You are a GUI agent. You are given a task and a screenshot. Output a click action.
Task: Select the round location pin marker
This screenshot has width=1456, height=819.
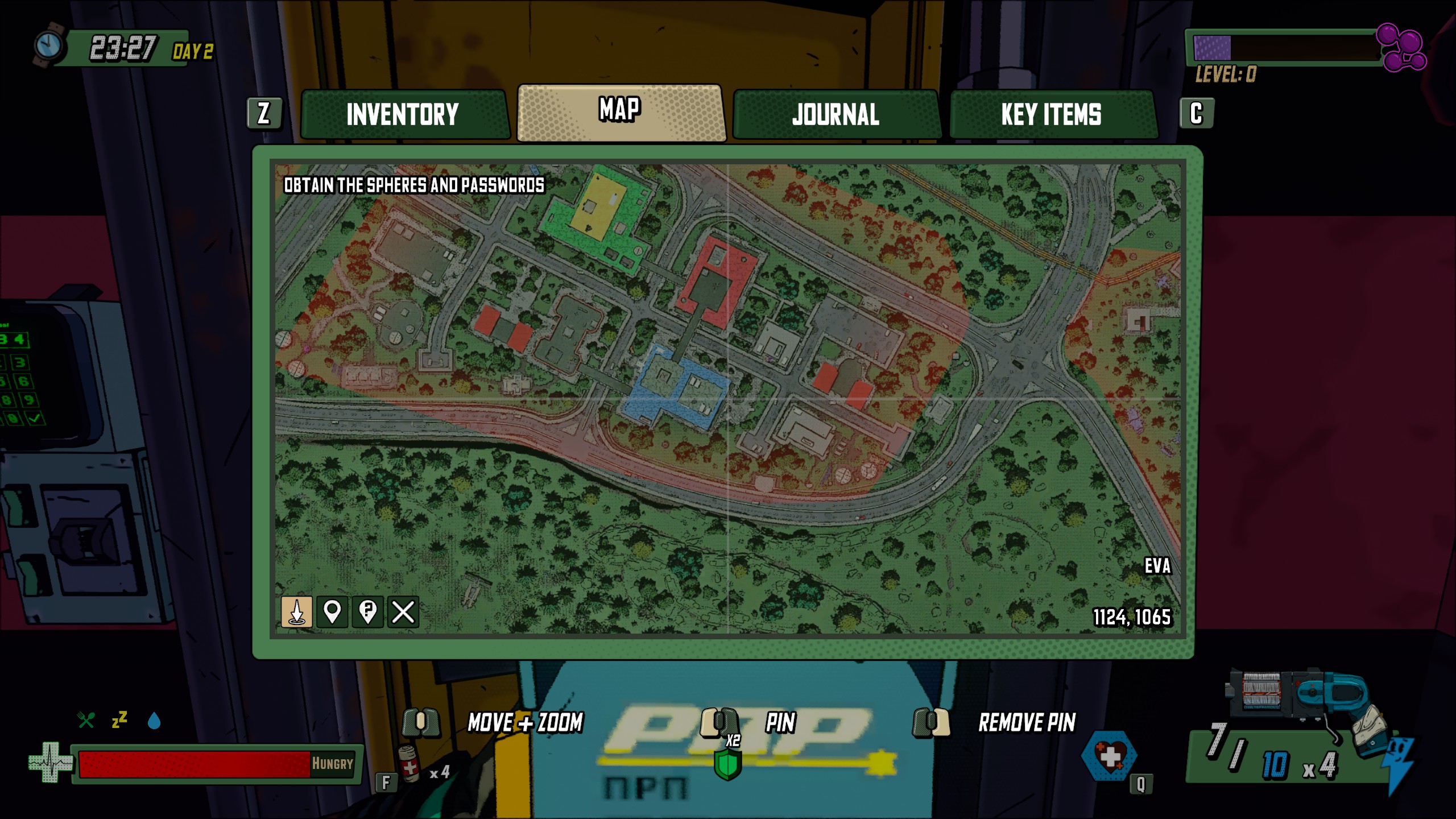pyautogui.click(x=332, y=612)
